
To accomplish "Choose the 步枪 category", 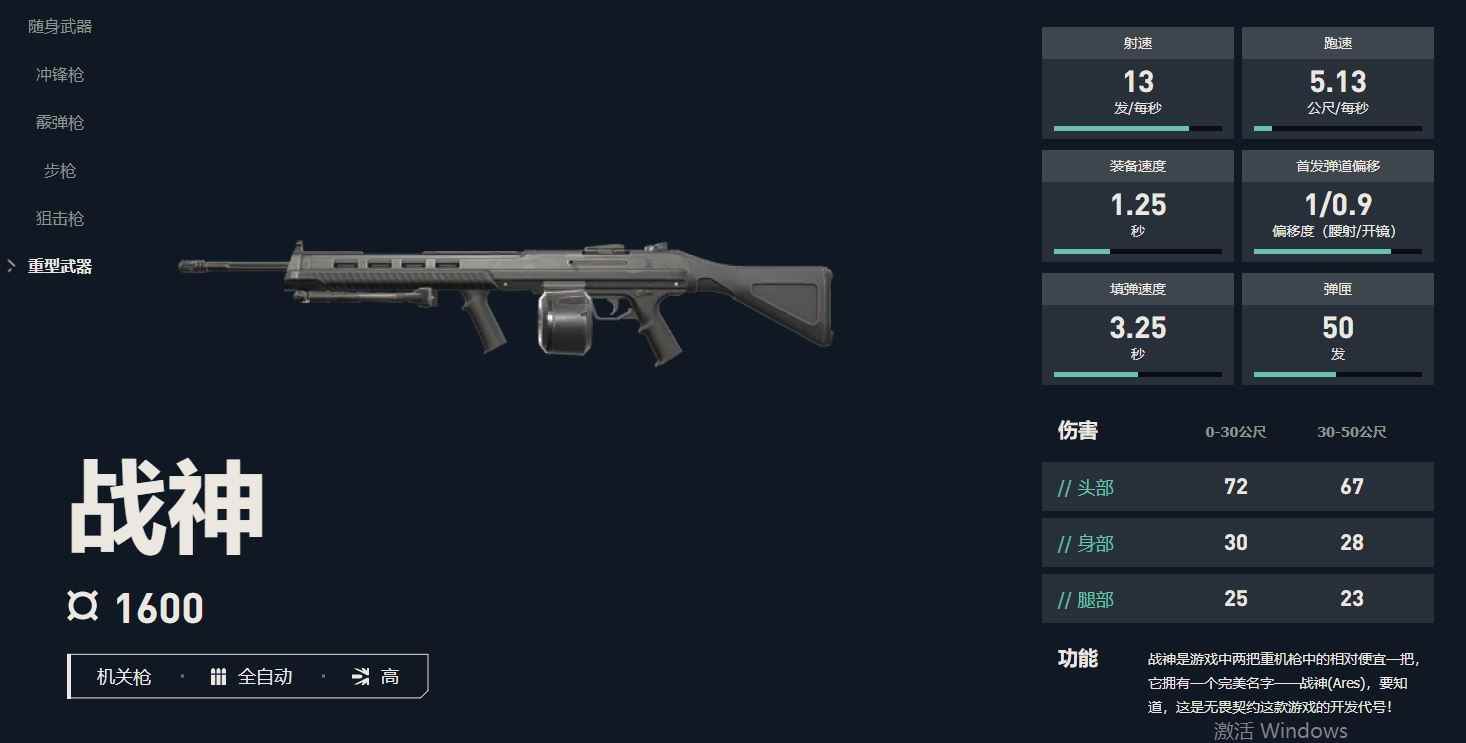I will pos(60,171).
